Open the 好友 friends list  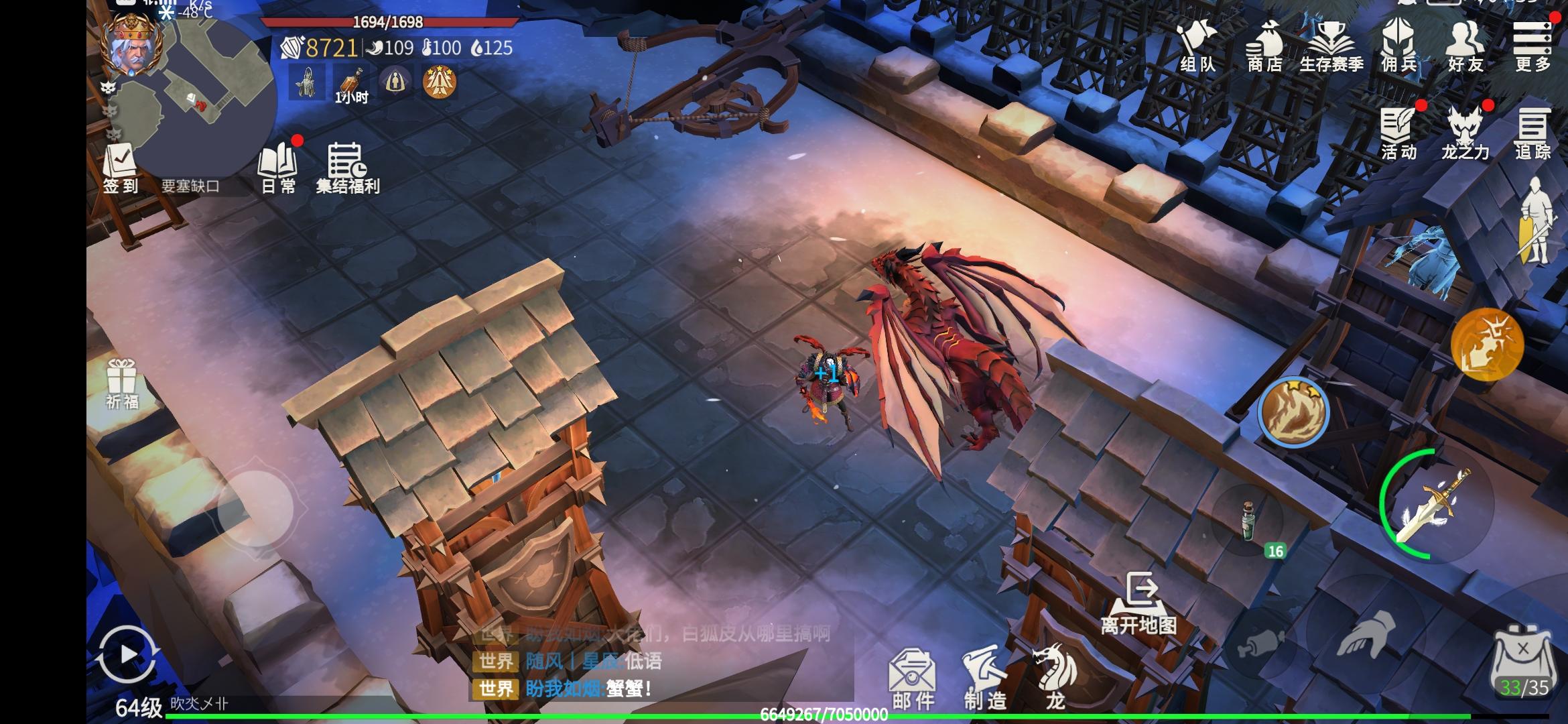pyautogui.click(x=1465, y=46)
